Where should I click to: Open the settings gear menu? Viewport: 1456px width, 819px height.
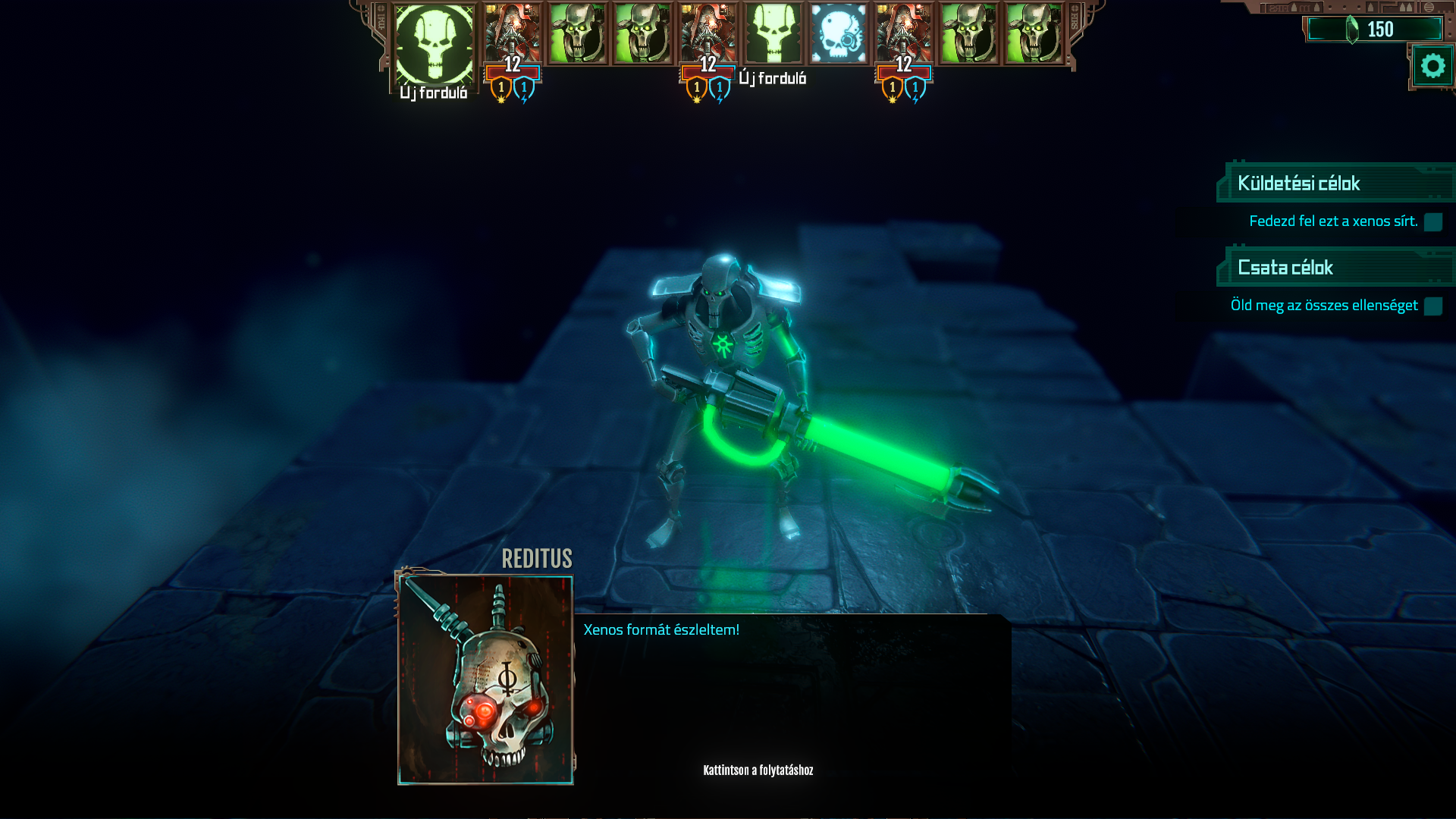(1432, 67)
